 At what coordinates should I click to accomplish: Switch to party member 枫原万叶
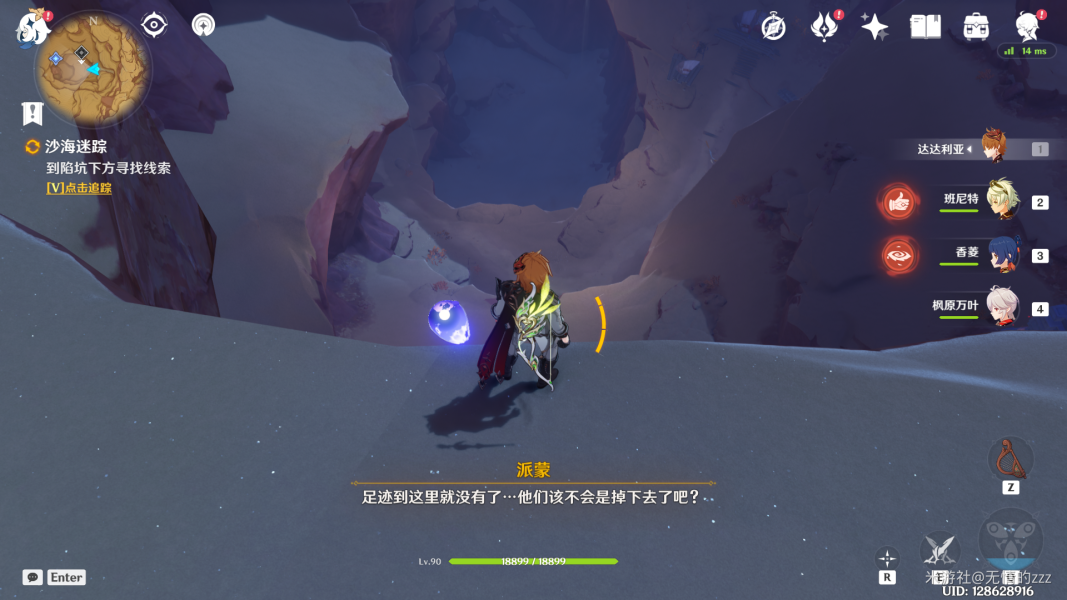pos(1001,307)
